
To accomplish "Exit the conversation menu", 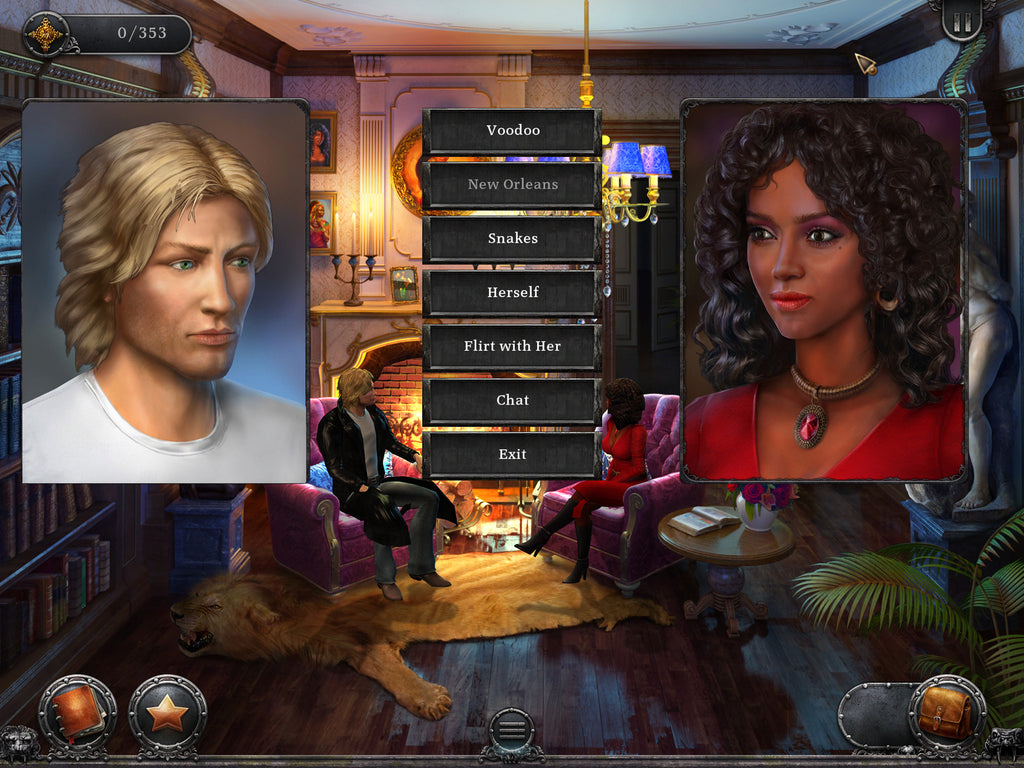I will (x=512, y=455).
